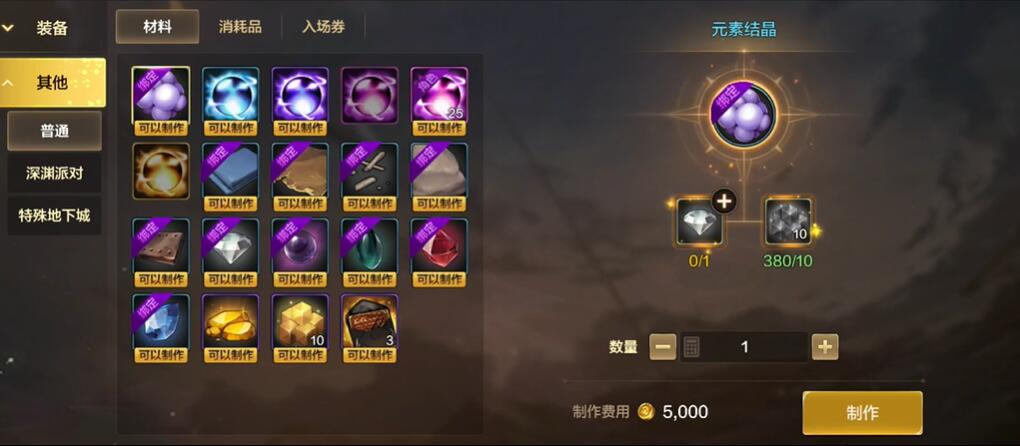Screen dimensions: 1020x446
Task: Select the 入场券 tab
Action: 323,27
